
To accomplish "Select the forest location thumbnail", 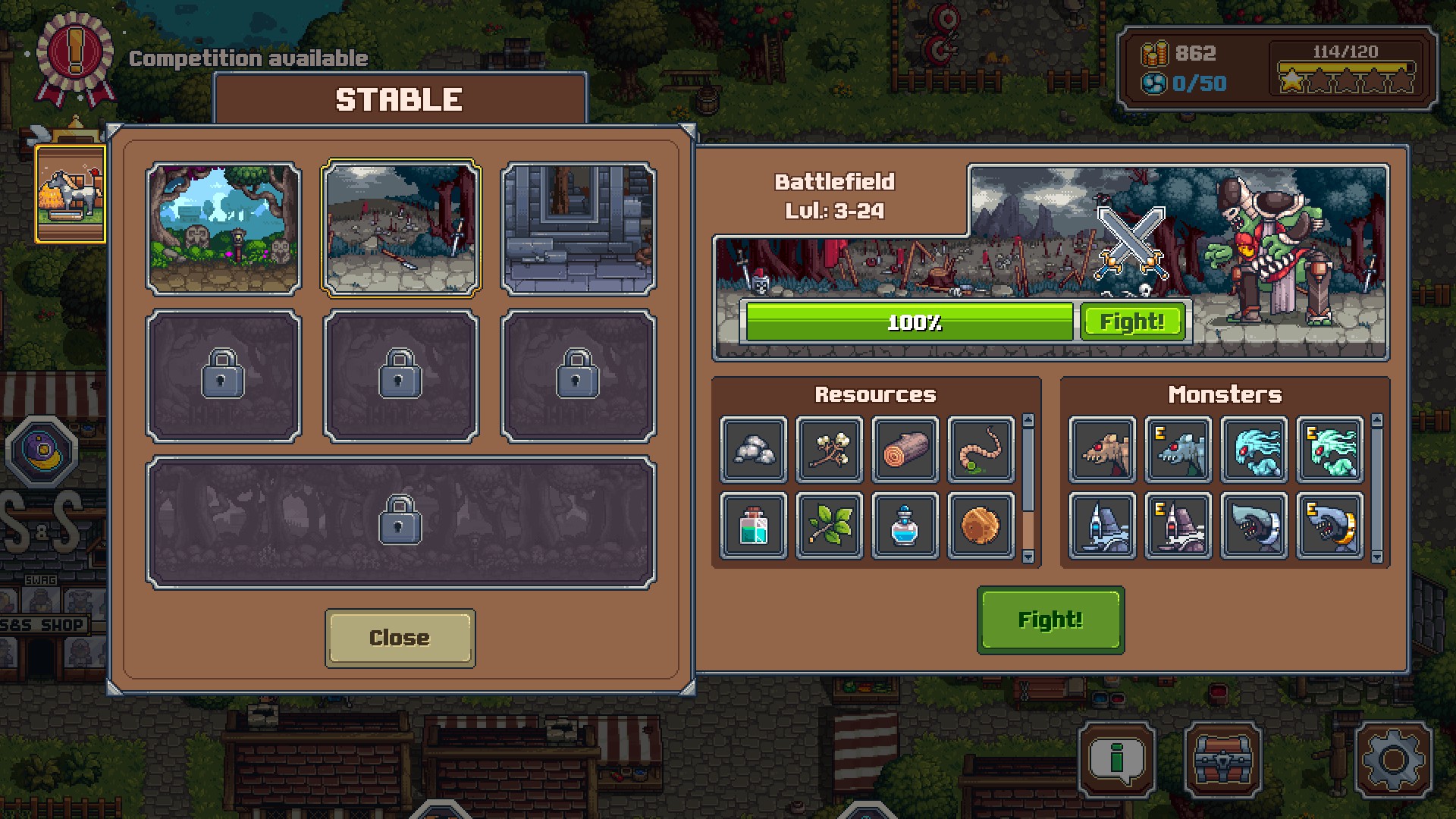I will pyautogui.click(x=224, y=228).
